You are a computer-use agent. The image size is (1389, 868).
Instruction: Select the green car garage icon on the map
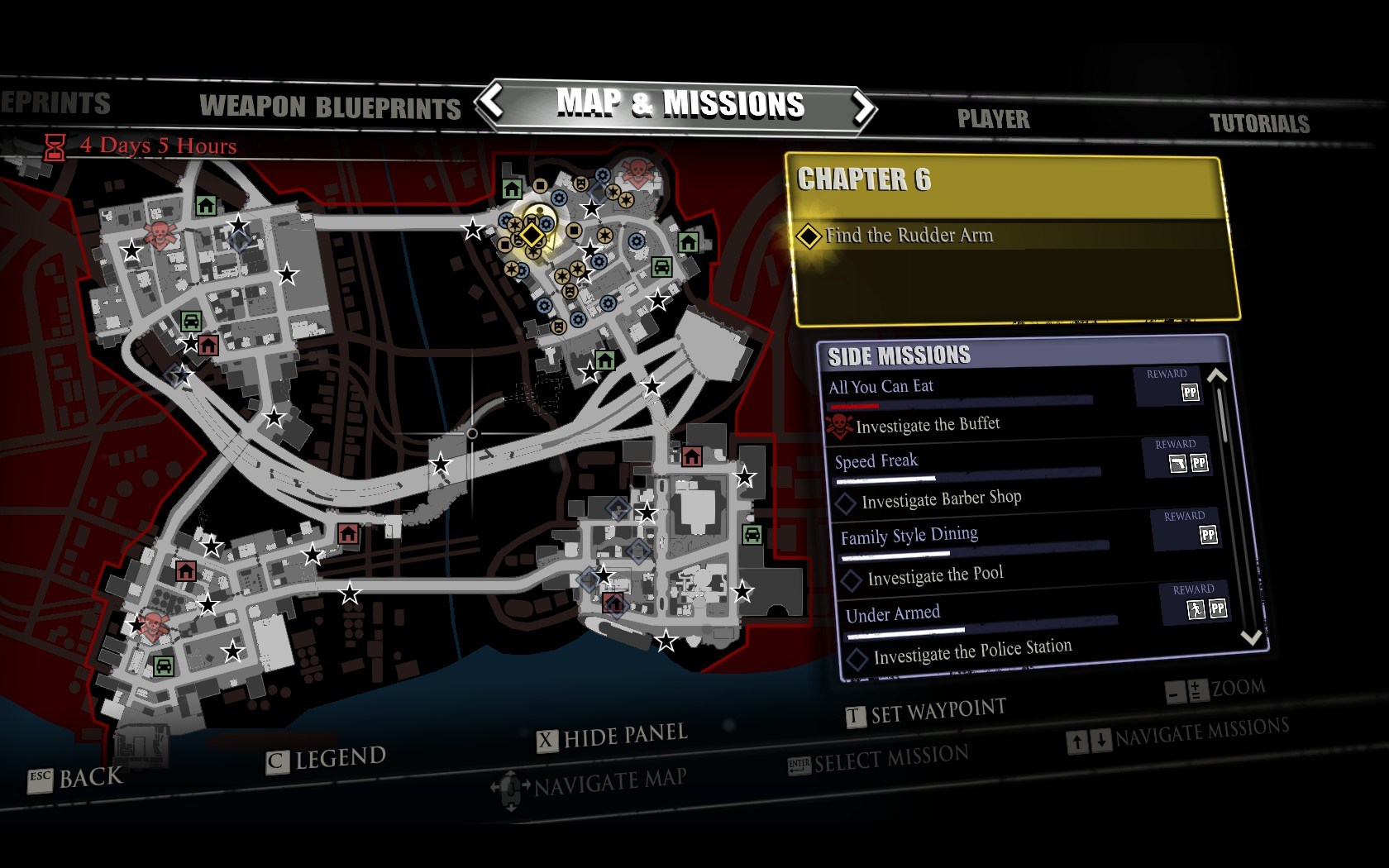pos(661,266)
